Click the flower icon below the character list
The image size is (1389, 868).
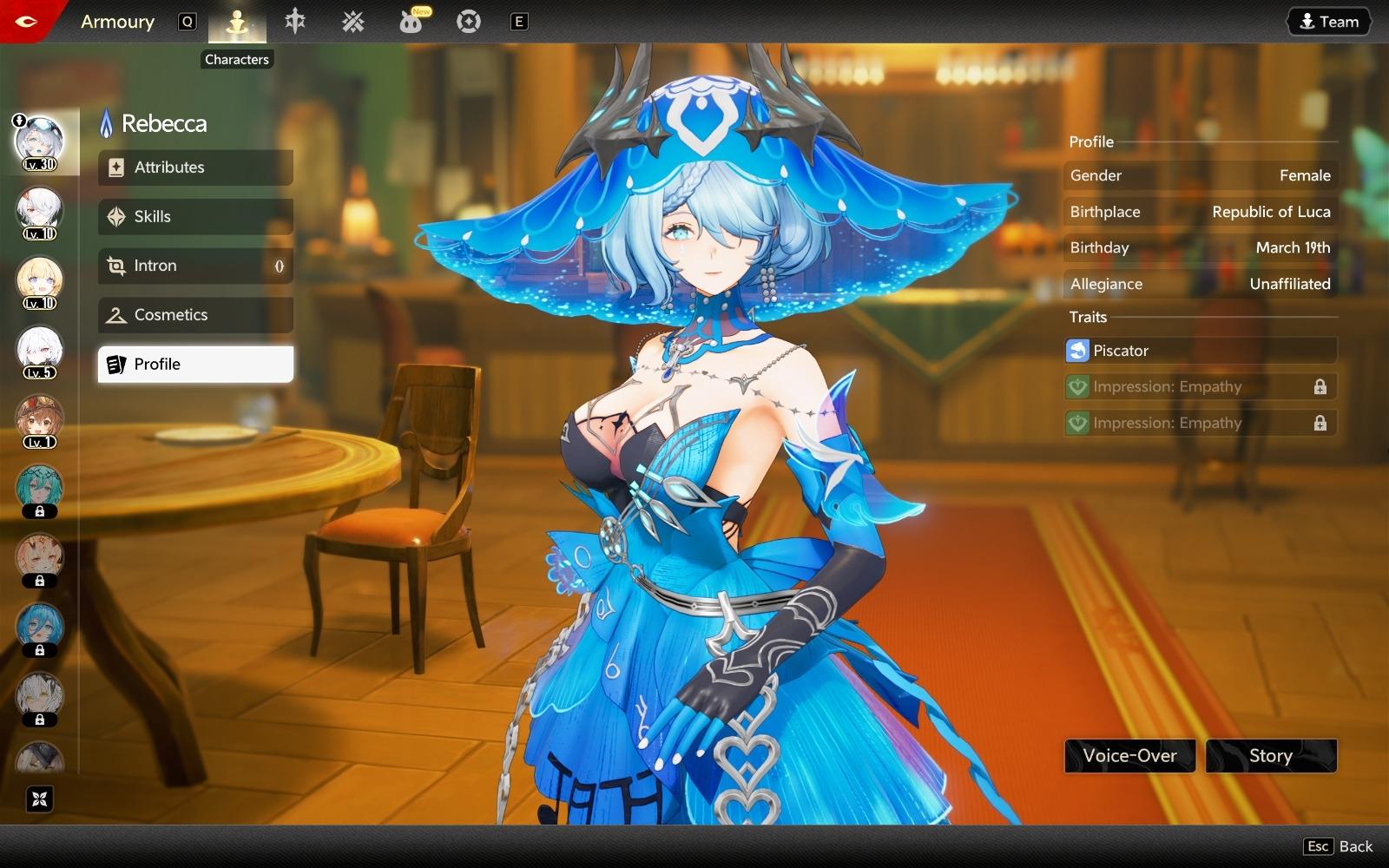(39, 799)
